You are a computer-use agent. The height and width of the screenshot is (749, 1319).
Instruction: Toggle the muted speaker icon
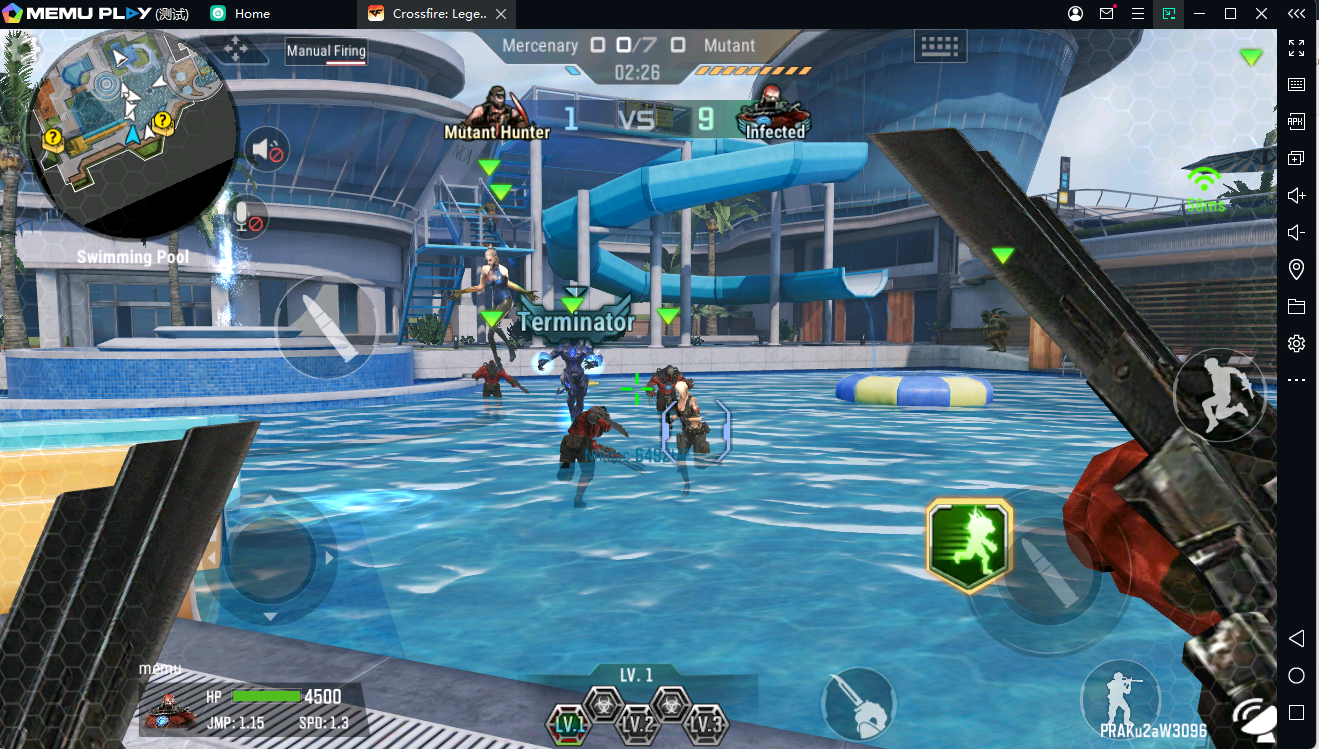266,151
